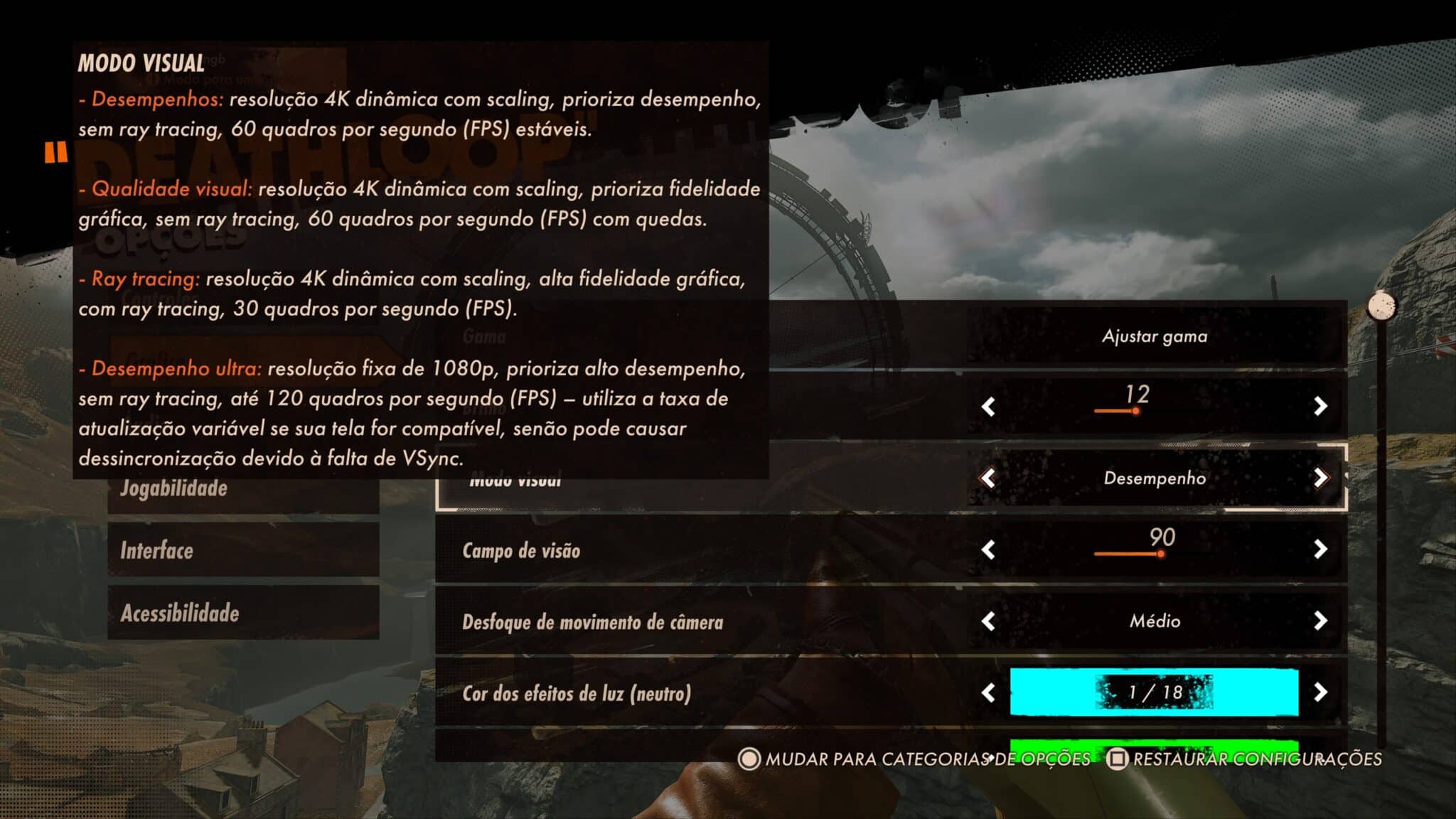1456x819 pixels.
Task: Choose previous neutral light effect color
Action: [x=988, y=692]
